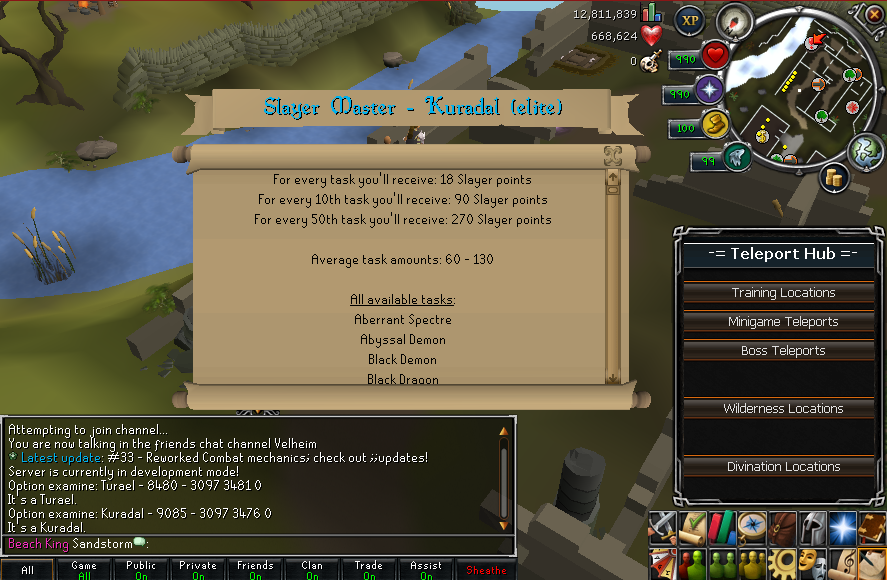Open the crossed swords combat tab

tap(664, 527)
